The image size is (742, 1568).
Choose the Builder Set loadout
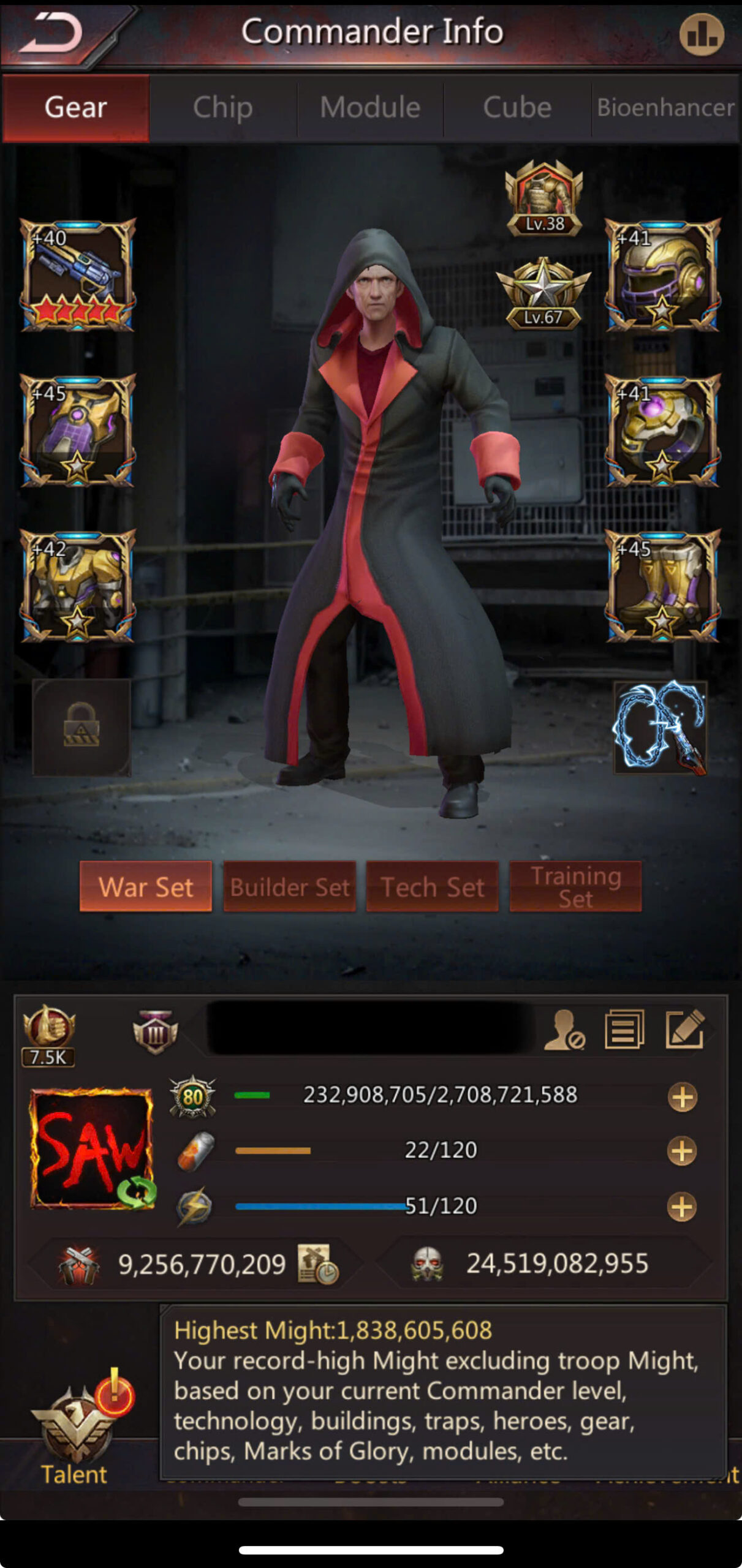point(289,886)
